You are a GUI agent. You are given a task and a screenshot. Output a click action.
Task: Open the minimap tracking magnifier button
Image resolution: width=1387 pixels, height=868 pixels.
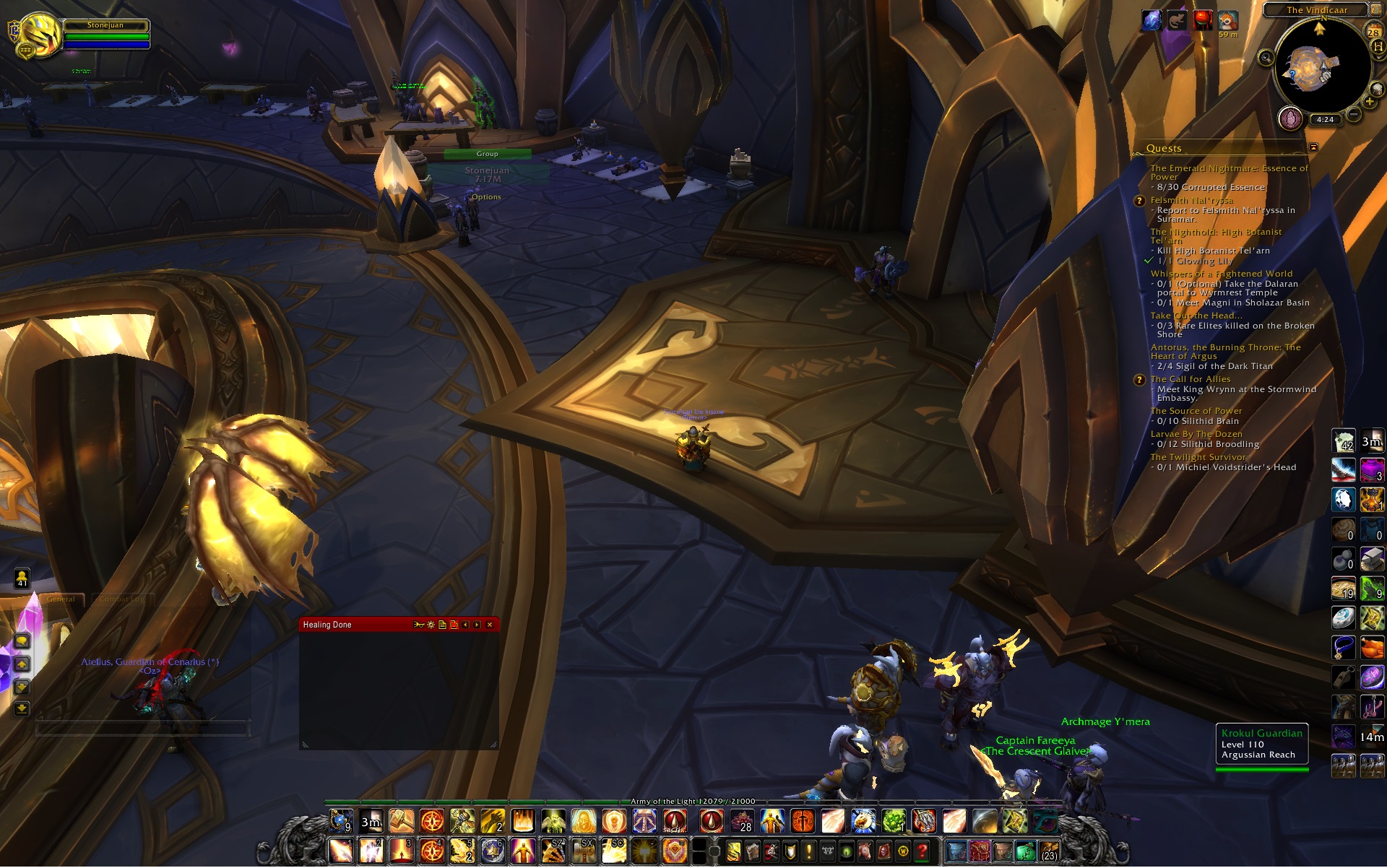pos(1266,58)
